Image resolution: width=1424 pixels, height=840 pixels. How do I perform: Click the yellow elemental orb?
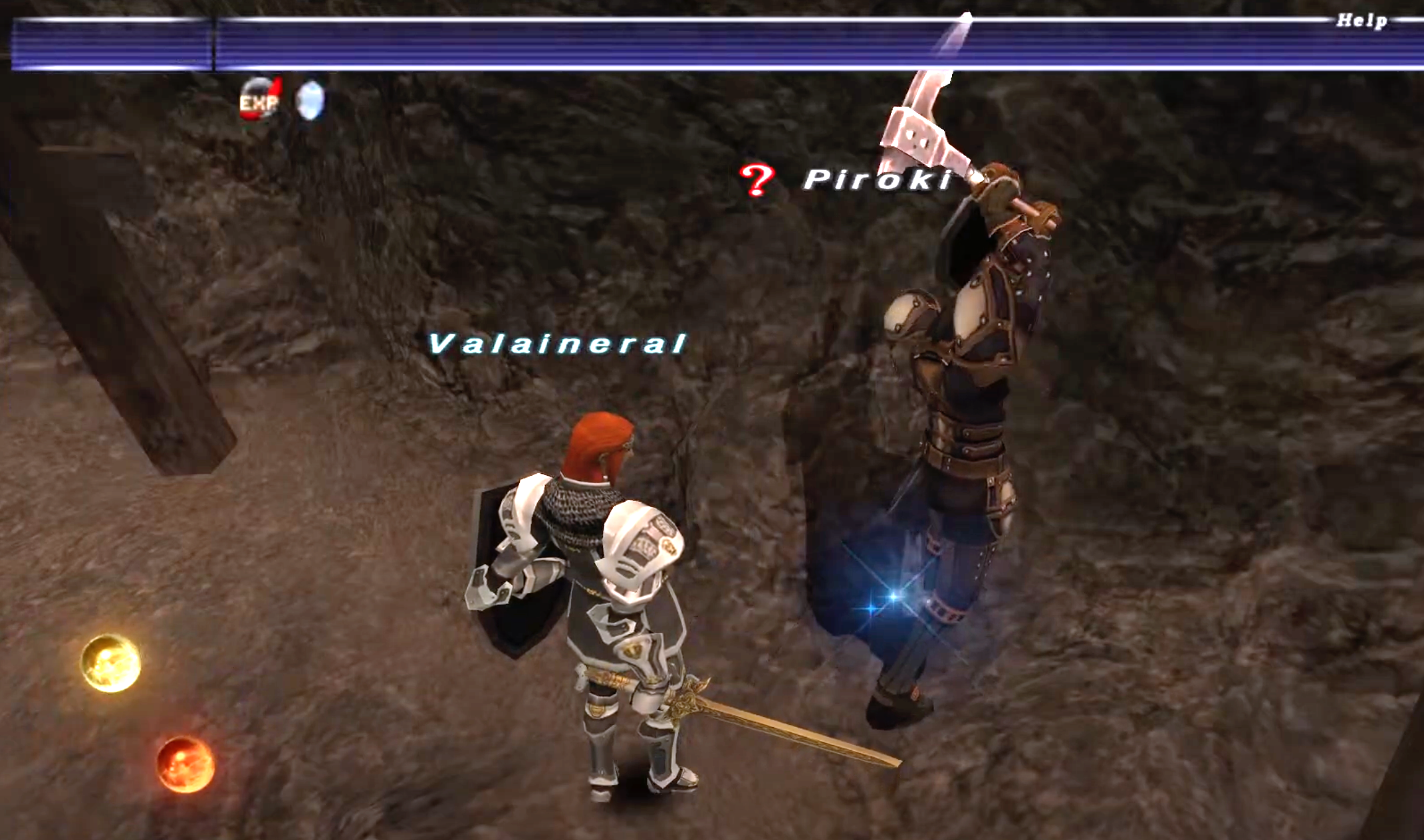point(111,663)
